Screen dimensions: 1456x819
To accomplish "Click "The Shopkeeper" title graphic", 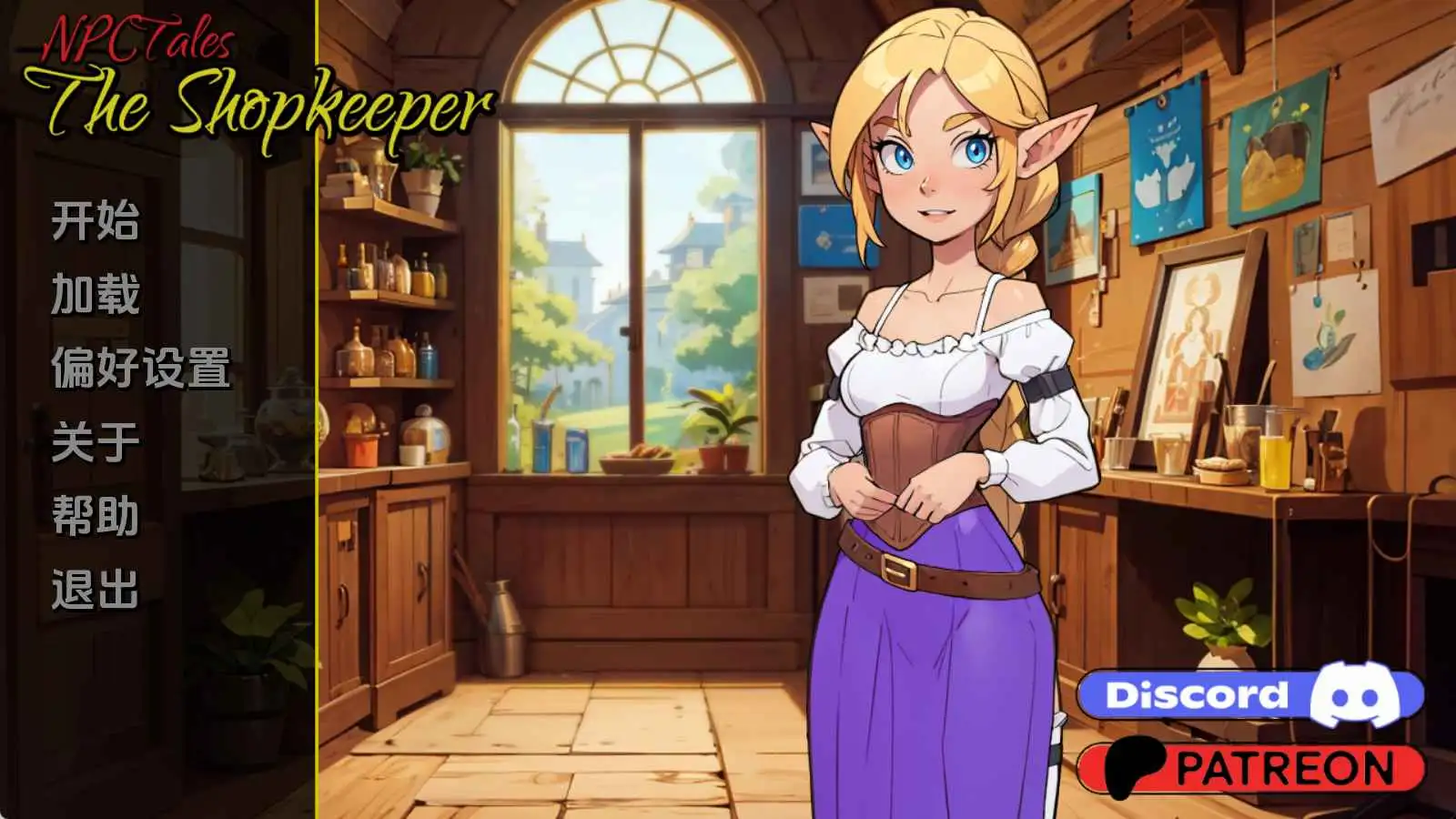I will coord(268,103).
